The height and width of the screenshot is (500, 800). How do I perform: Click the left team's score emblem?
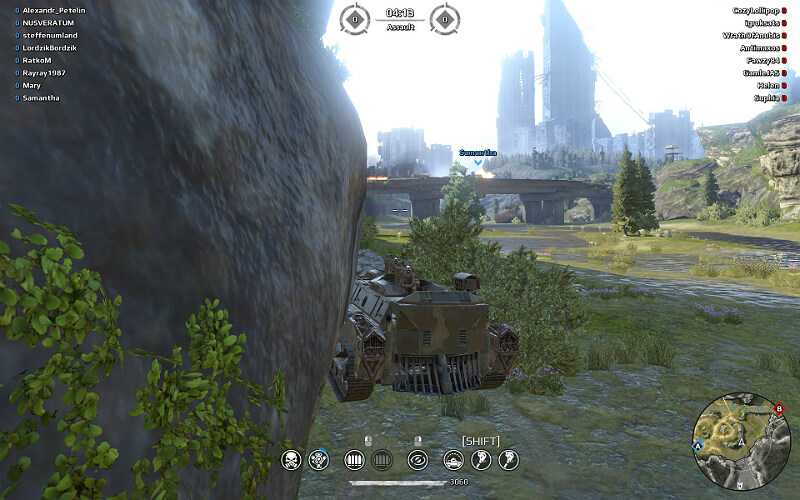(354, 18)
